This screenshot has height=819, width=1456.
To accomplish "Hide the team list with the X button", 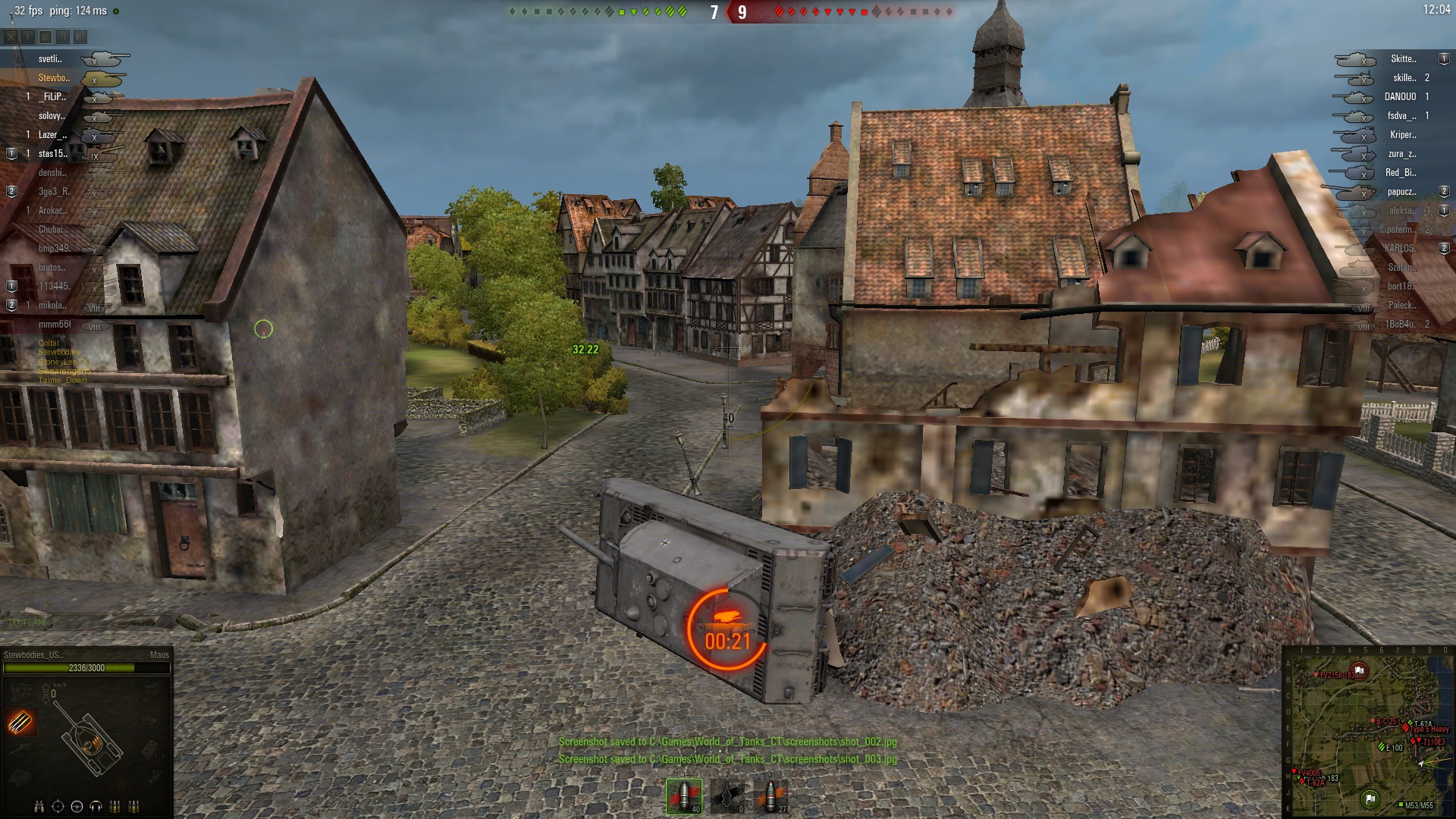I will click(x=11, y=36).
